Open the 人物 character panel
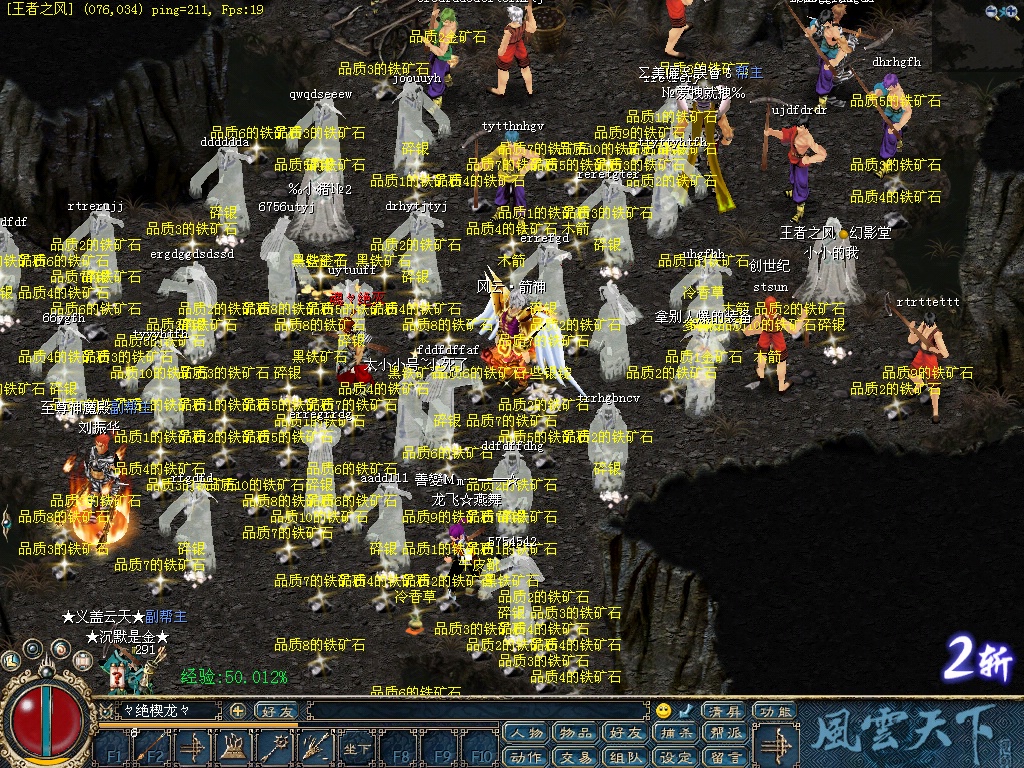The height and width of the screenshot is (768, 1024). [x=526, y=734]
